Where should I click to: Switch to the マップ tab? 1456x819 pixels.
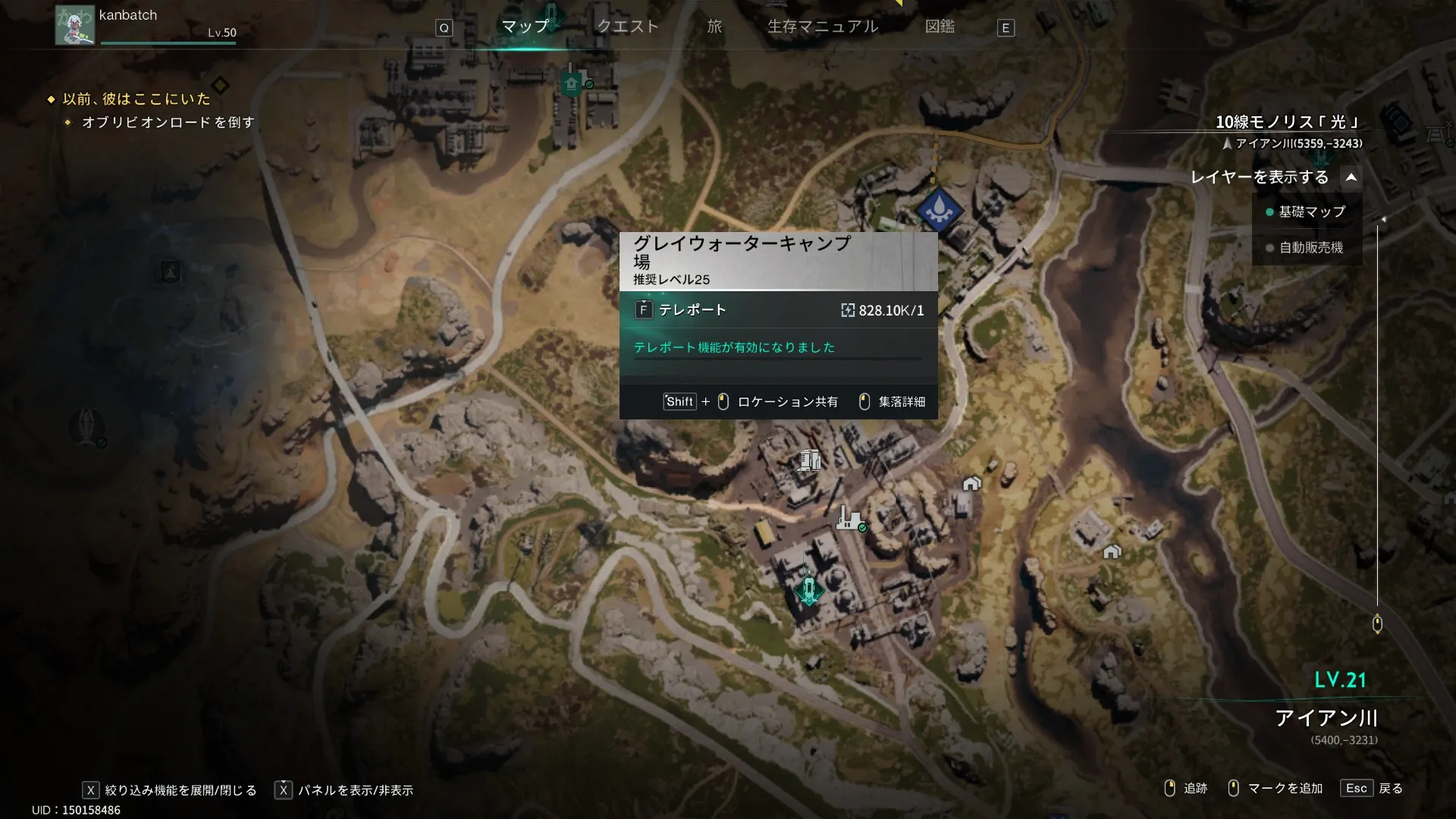[x=525, y=27]
